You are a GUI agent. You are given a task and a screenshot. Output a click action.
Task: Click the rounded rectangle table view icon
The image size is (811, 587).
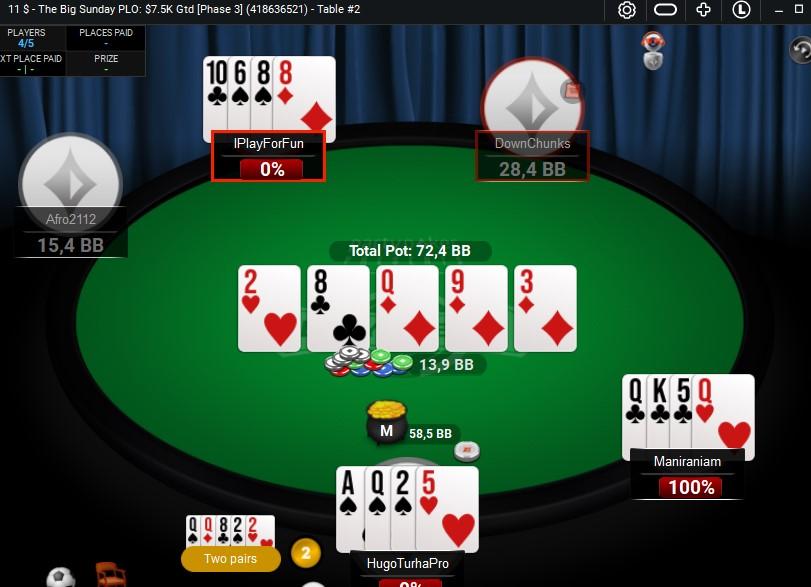coord(666,10)
